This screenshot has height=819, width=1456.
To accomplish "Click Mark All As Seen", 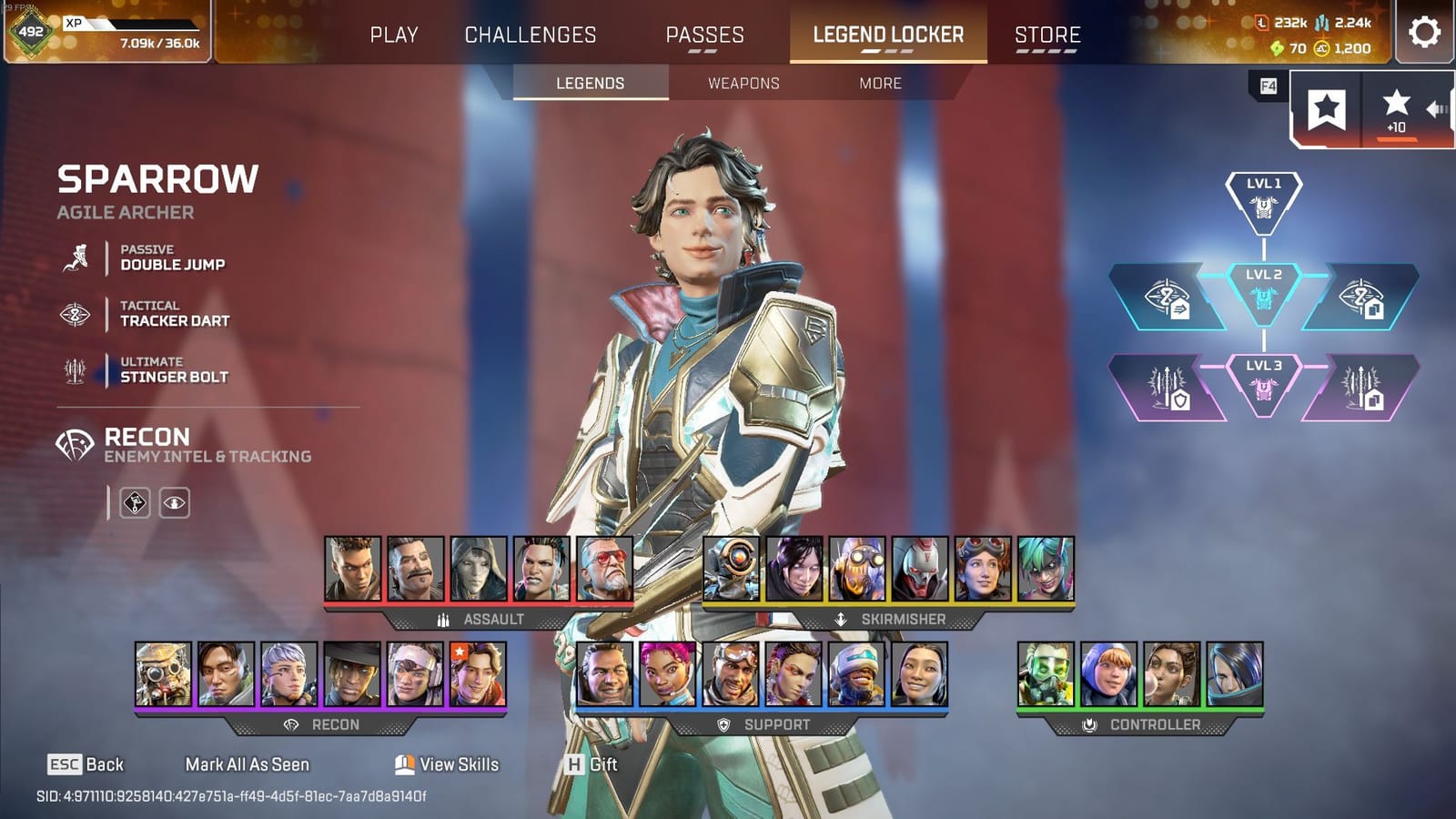I will pos(248,765).
